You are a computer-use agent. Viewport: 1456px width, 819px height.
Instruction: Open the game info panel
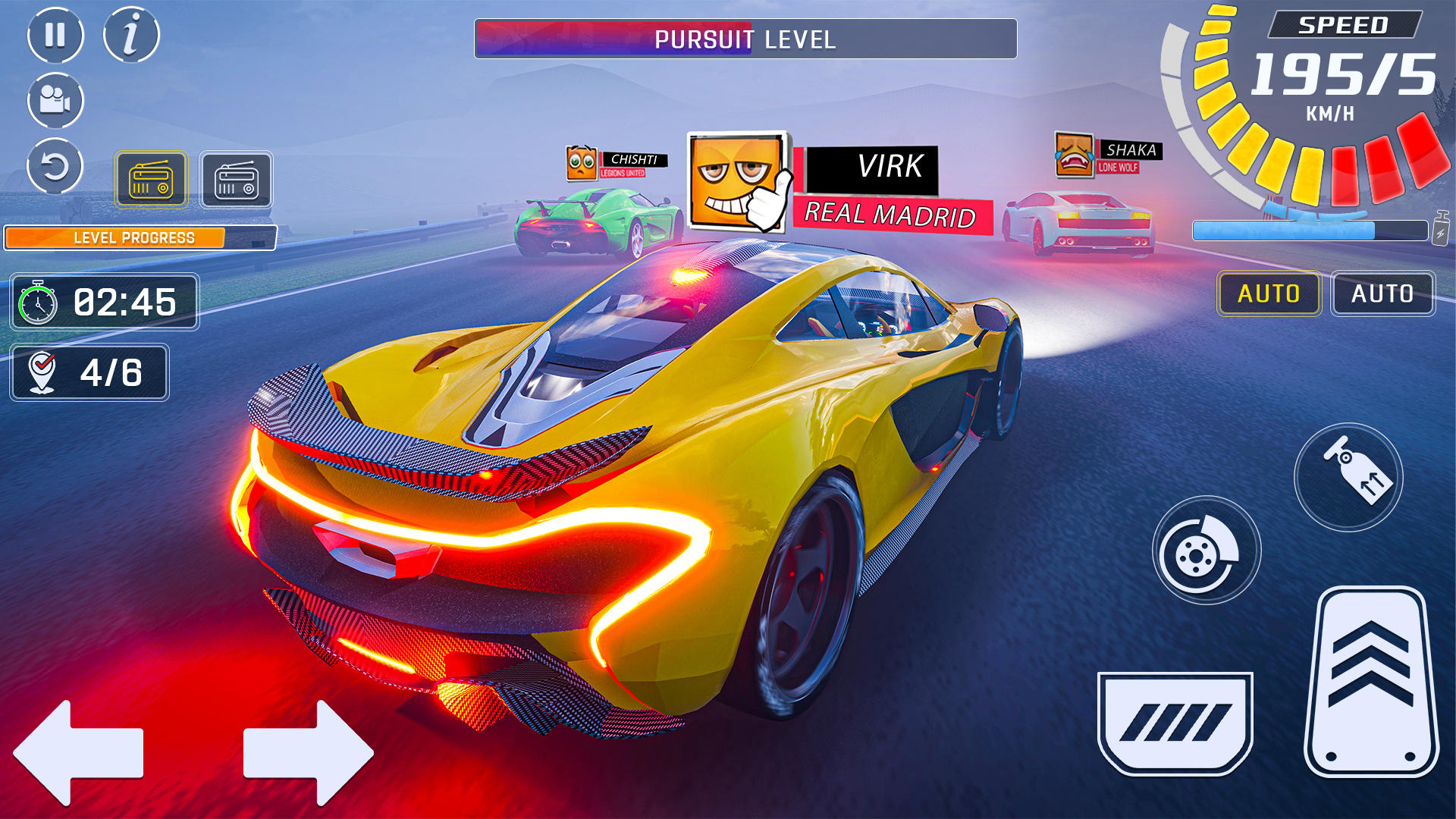point(130,34)
